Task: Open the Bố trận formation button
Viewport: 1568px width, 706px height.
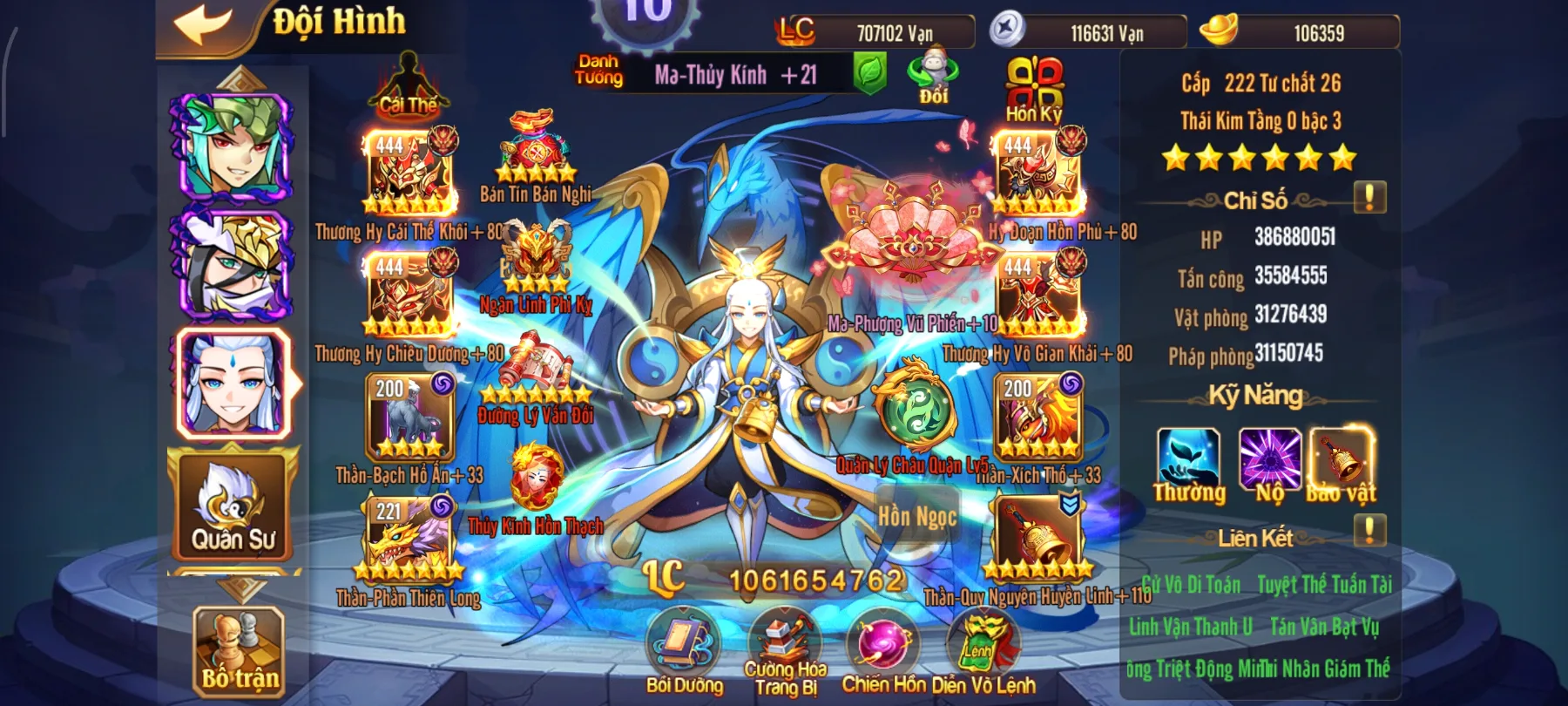Action: point(240,651)
